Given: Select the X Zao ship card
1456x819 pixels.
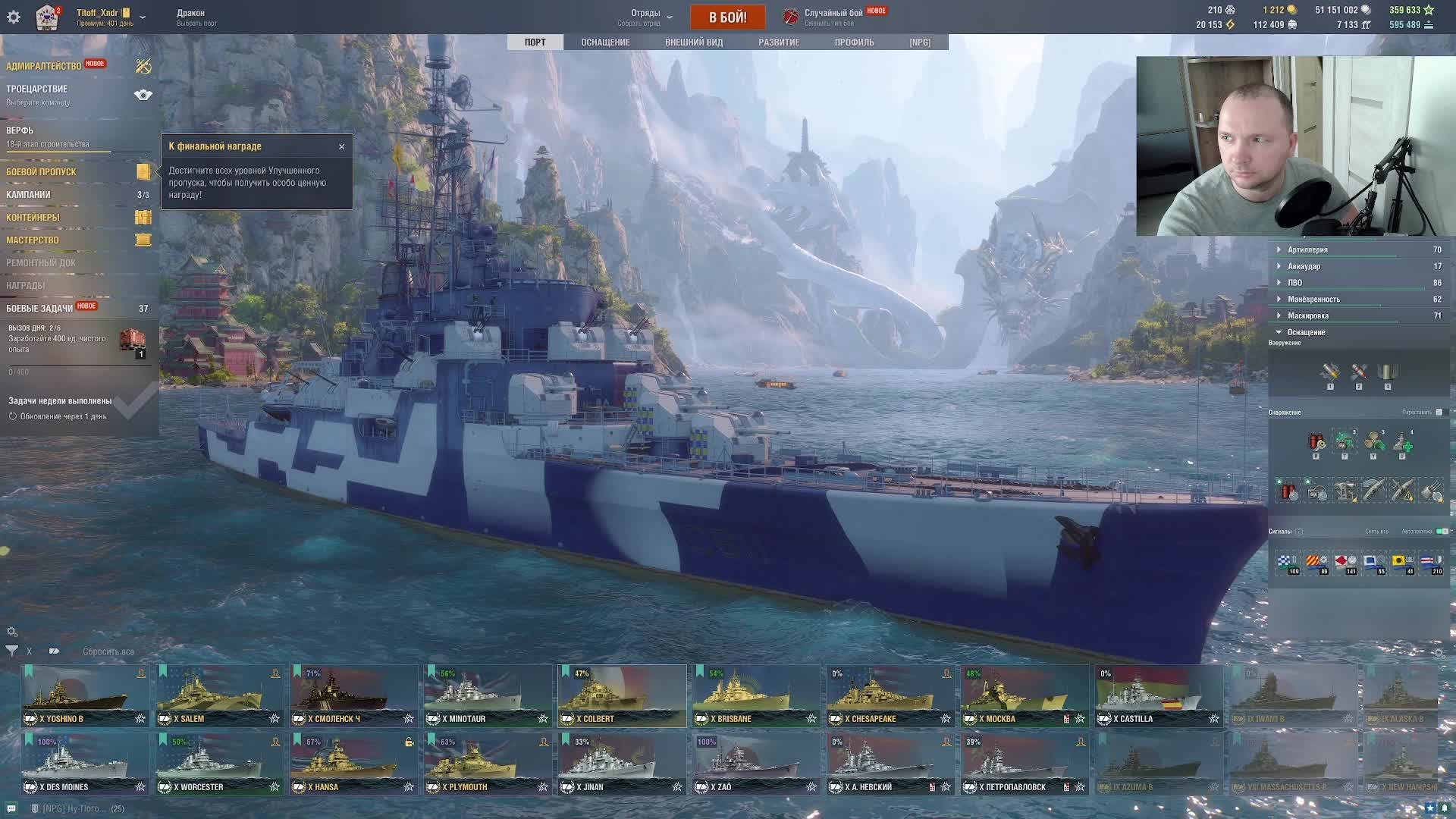Looking at the screenshot, I should point(755,764).
